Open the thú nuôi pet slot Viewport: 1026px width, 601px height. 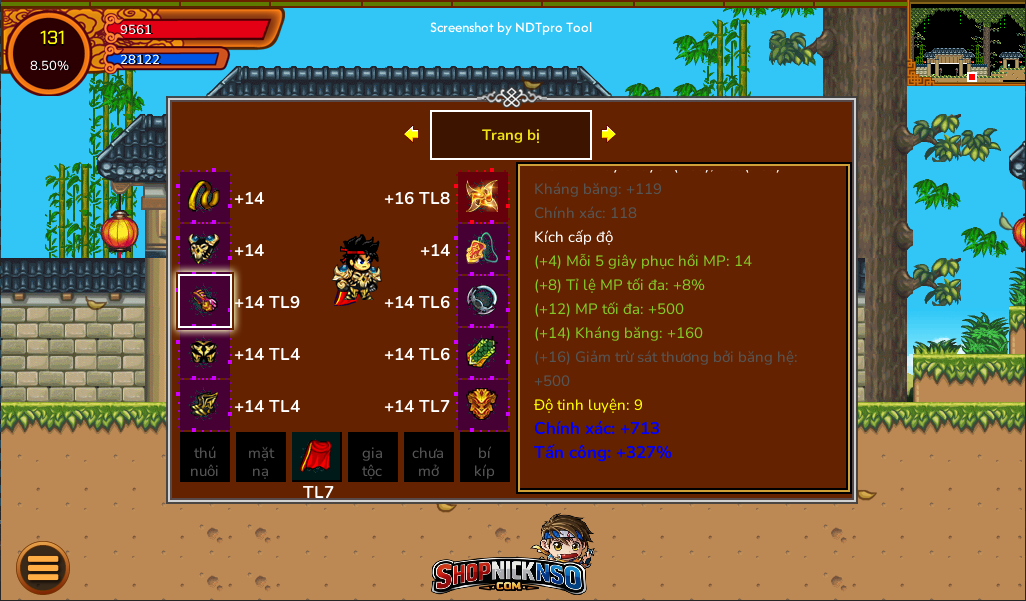205,457
